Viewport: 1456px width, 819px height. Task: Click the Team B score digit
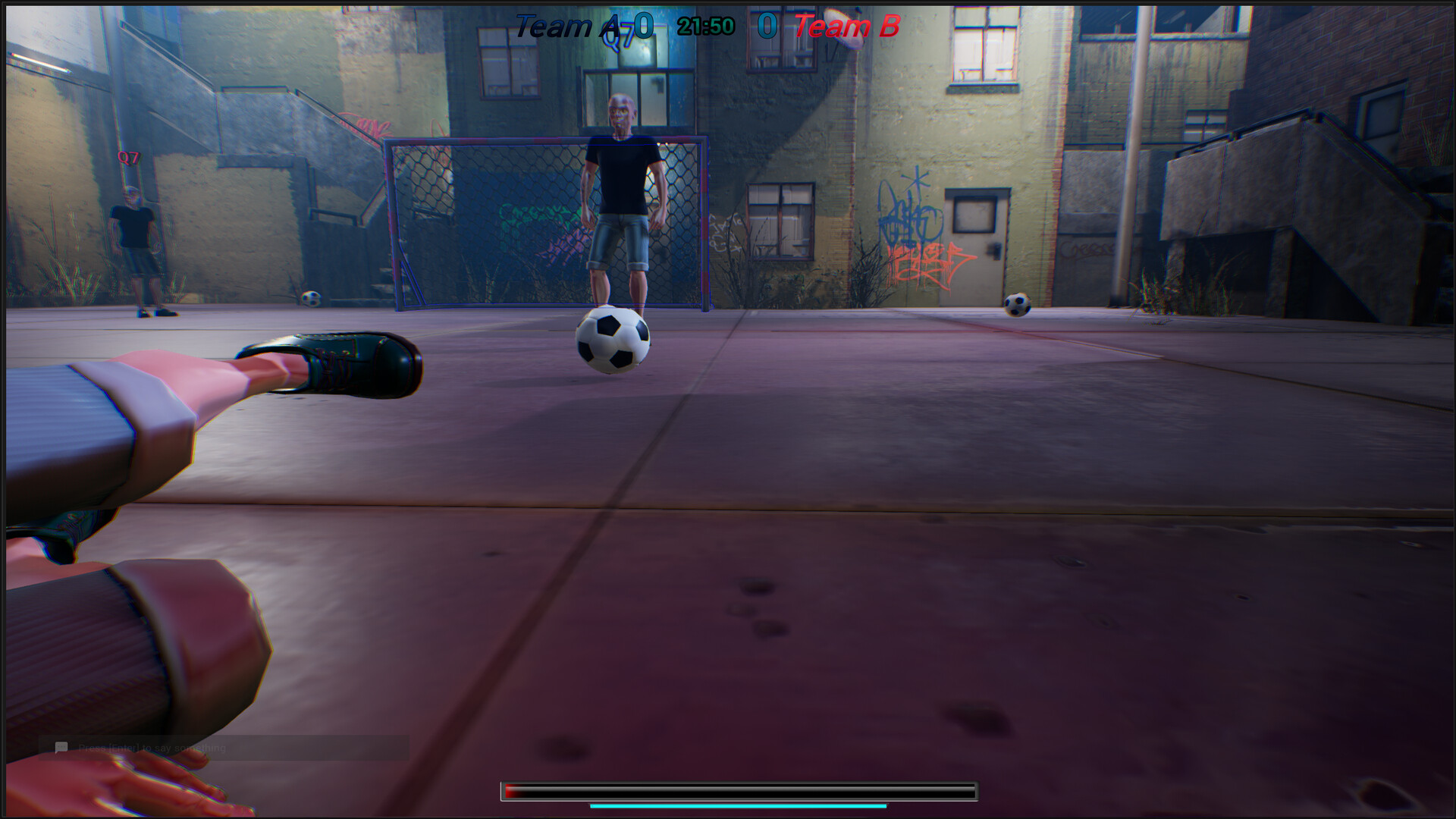pos(766,27)
